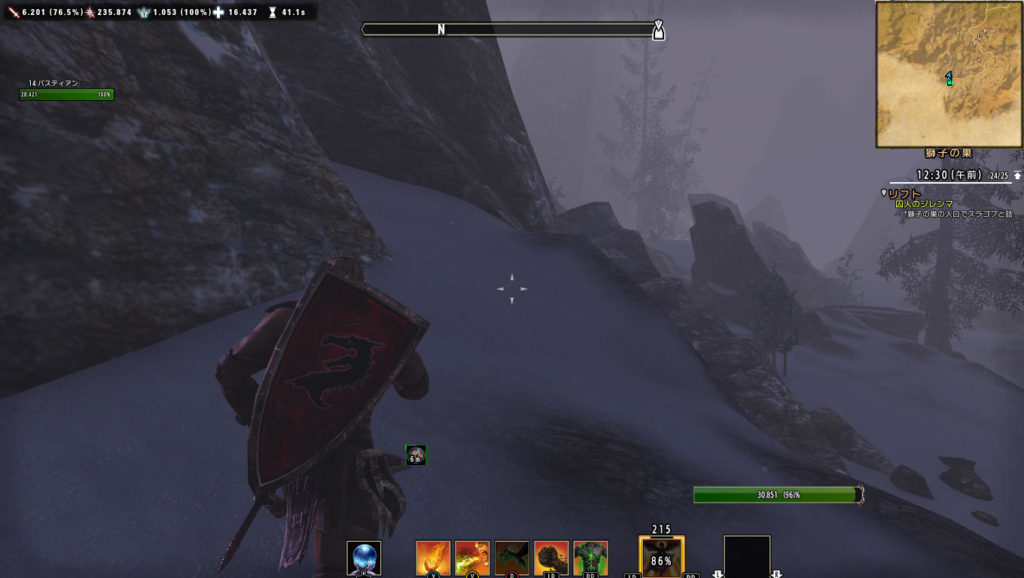The width and height of the screenshot is (1024, 578).
Task: Cast the fire breath dragon ability
Action: click(472, 557)
